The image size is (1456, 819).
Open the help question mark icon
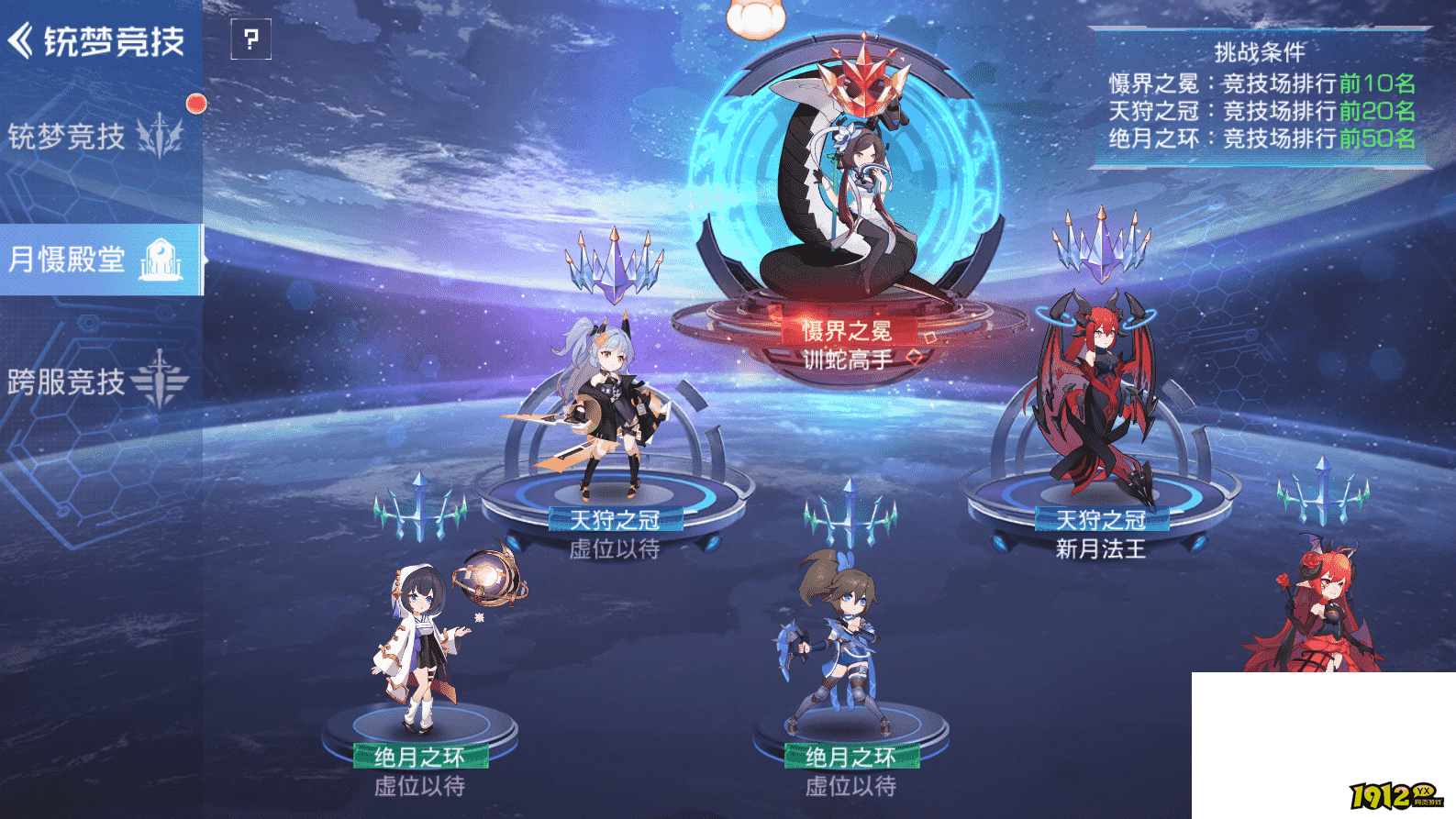click(250, 40)
